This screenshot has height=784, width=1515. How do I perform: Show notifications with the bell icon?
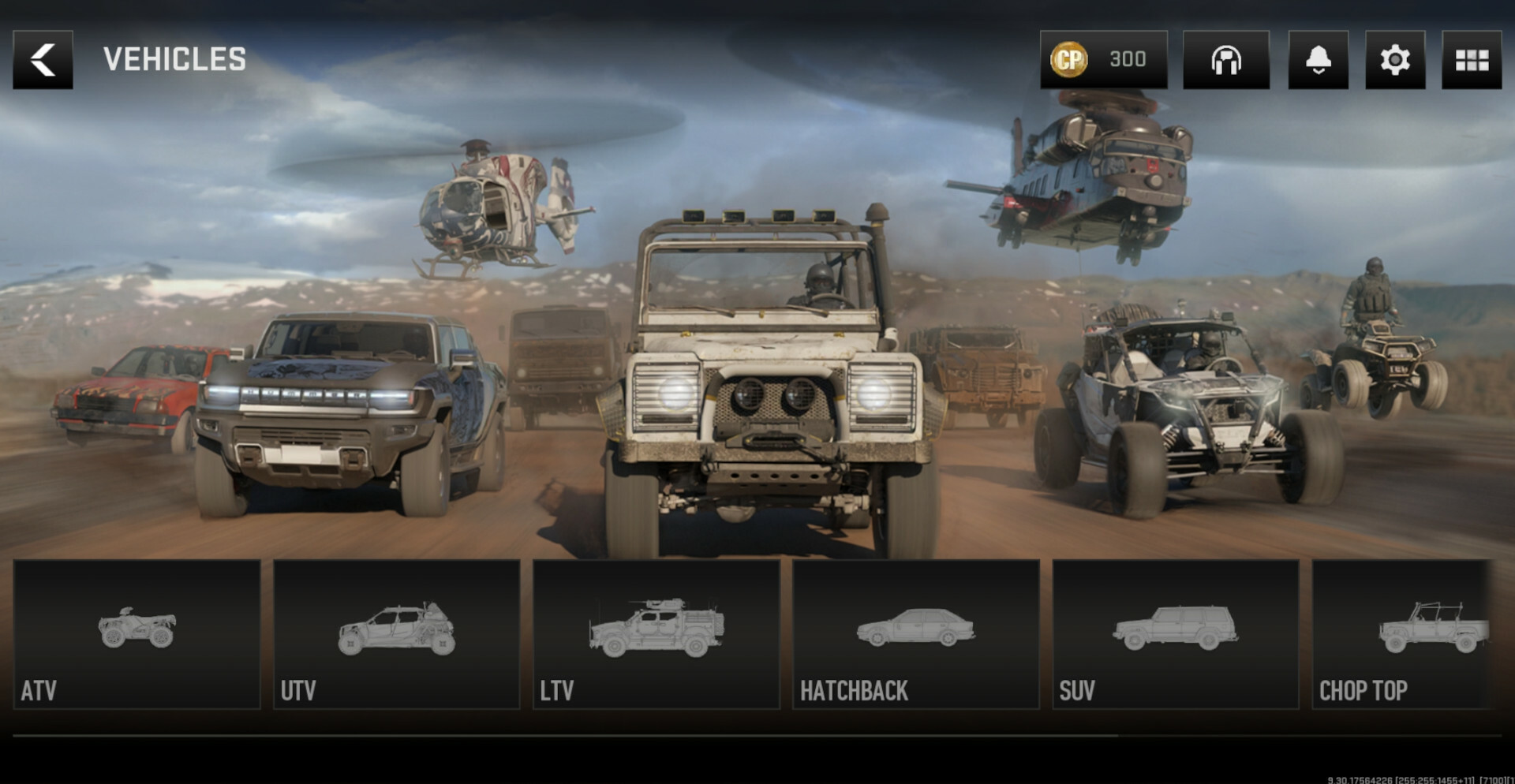tap(1318, 60)
